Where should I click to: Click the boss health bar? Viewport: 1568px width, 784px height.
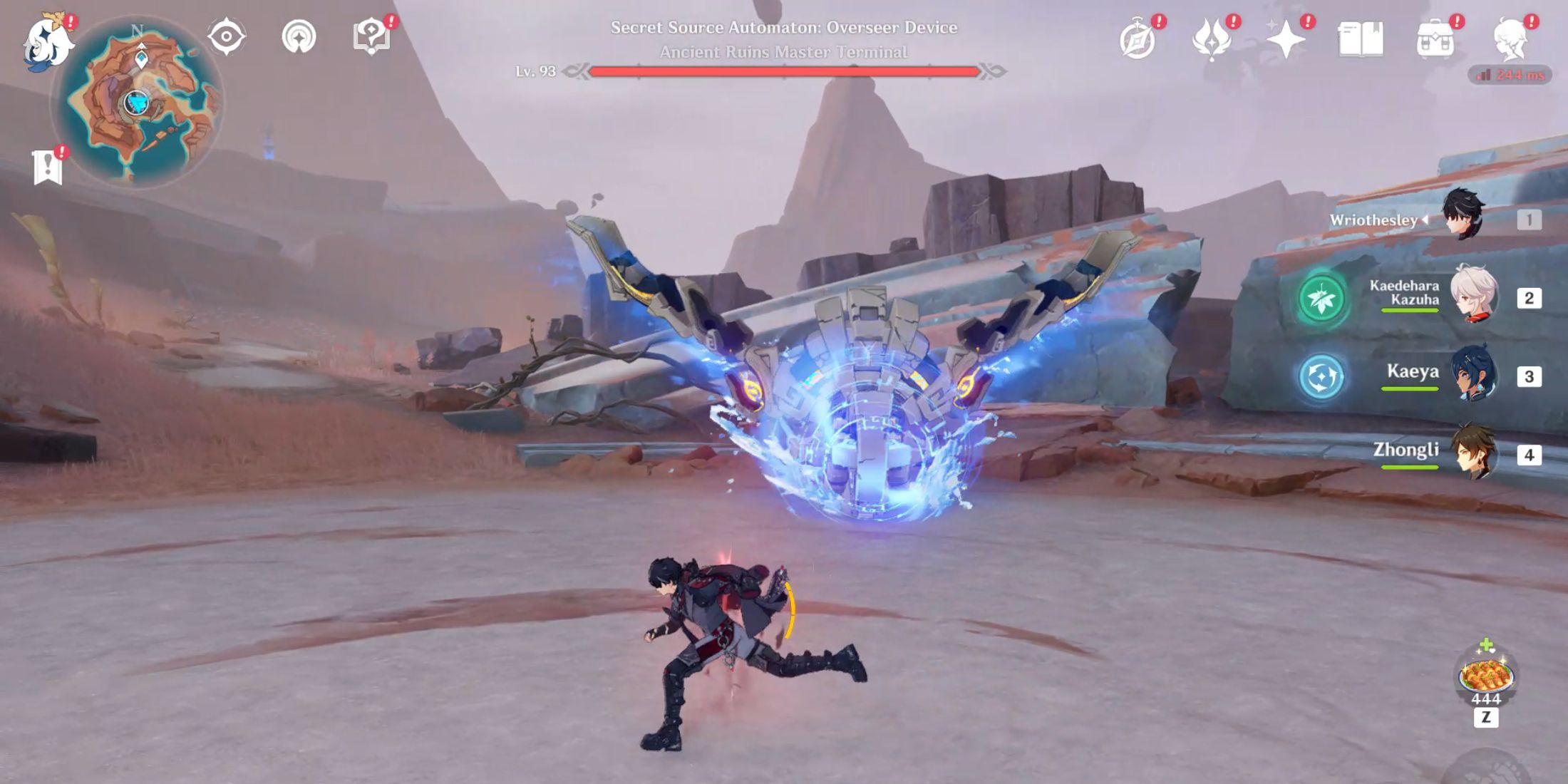[784, 71]
